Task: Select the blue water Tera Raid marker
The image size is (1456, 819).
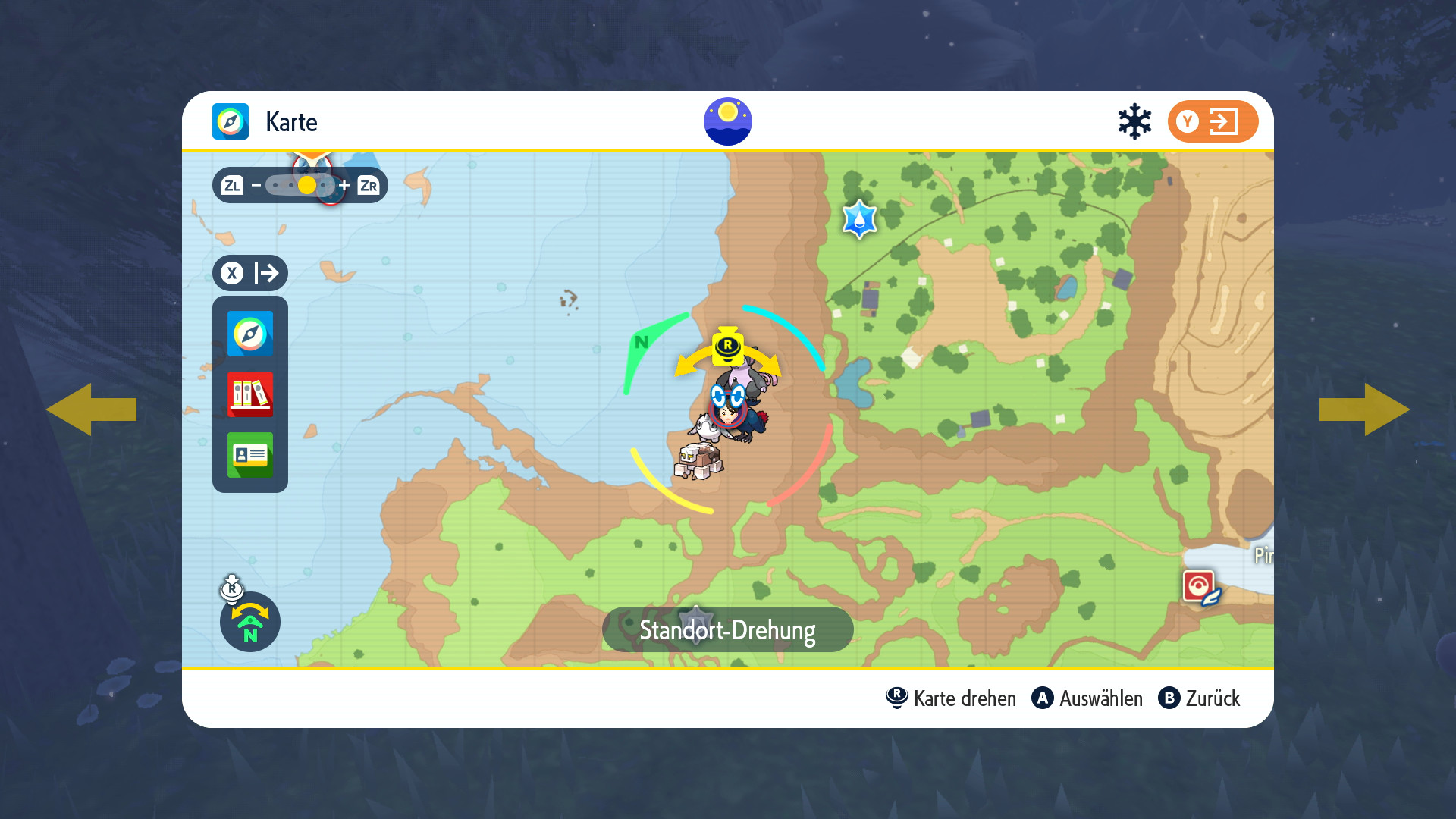Action: click(x=859, y=220)
